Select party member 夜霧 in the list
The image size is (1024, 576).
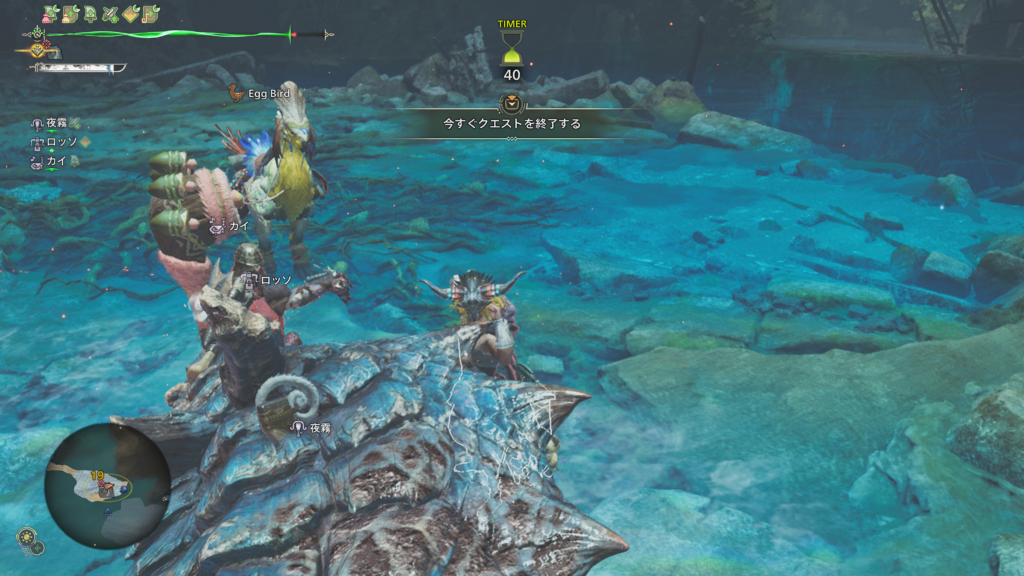tap(56, 123)
